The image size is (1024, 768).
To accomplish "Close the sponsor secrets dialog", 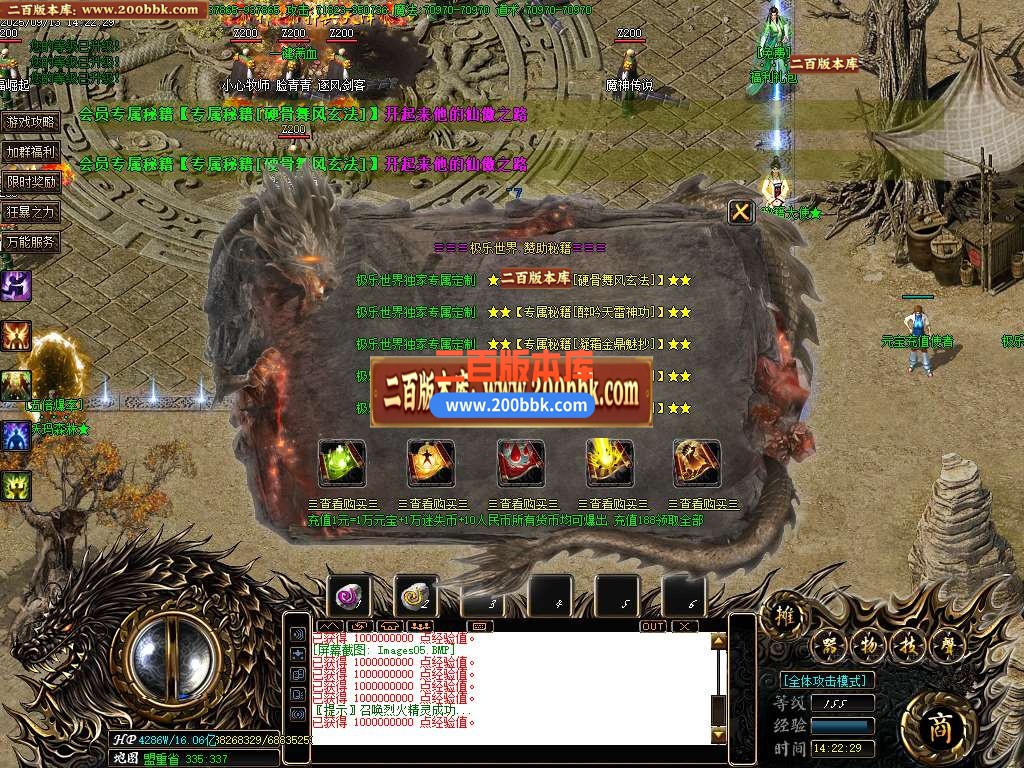I will (741, 211).
